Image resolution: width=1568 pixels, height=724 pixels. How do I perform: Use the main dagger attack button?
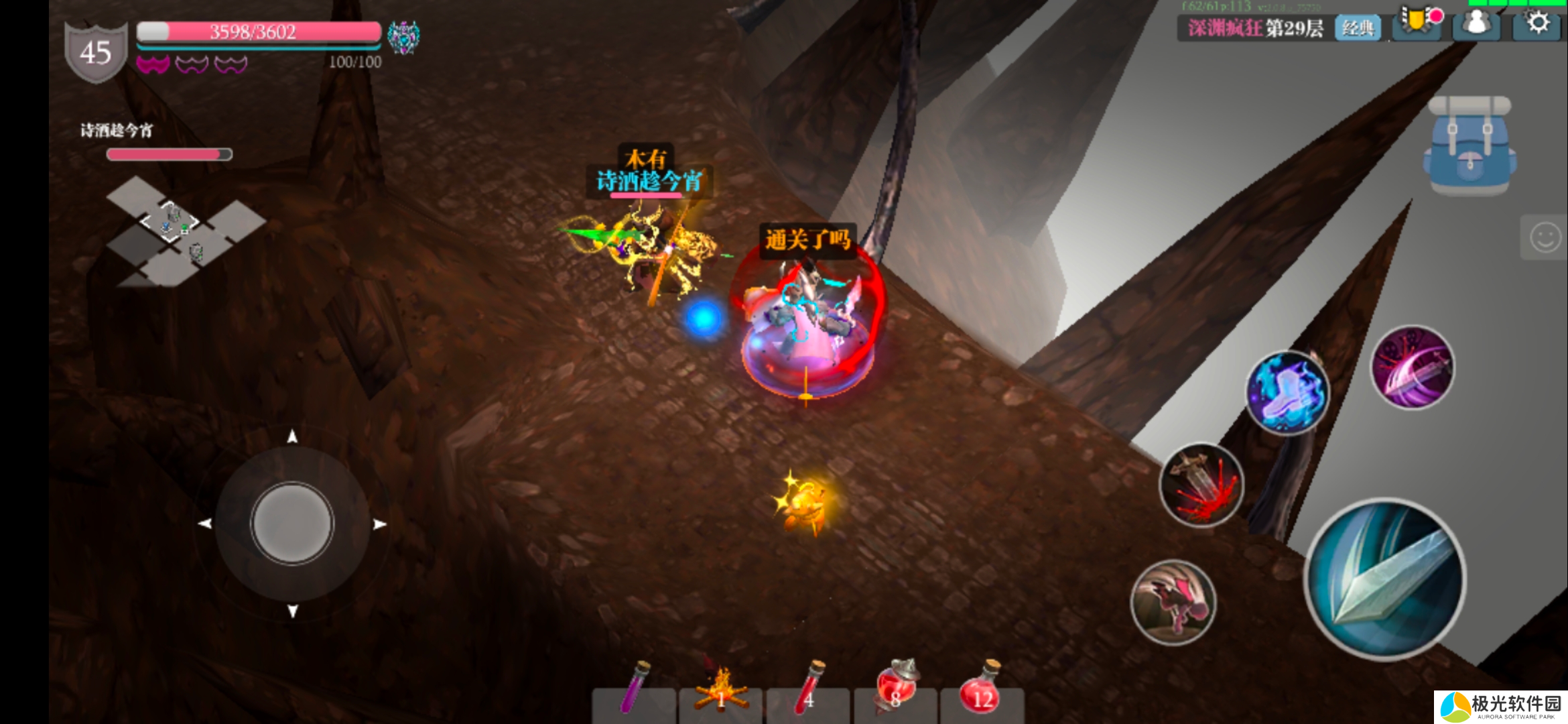point(1385,579)
